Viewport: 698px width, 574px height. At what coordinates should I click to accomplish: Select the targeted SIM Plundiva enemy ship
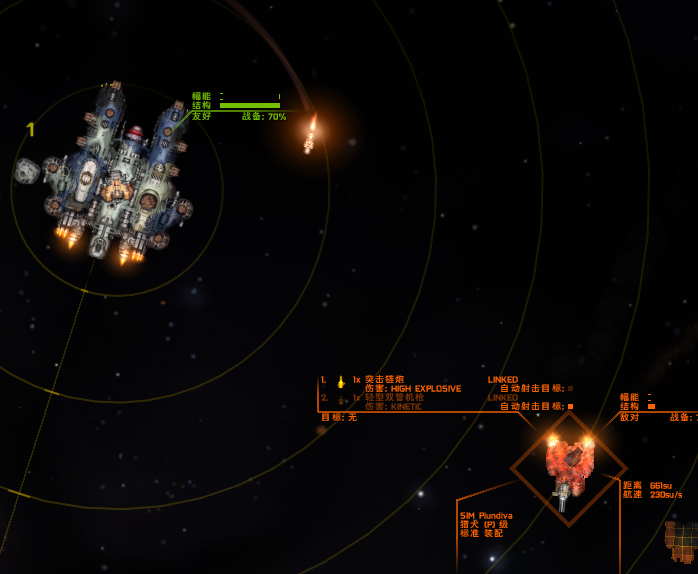569,464
